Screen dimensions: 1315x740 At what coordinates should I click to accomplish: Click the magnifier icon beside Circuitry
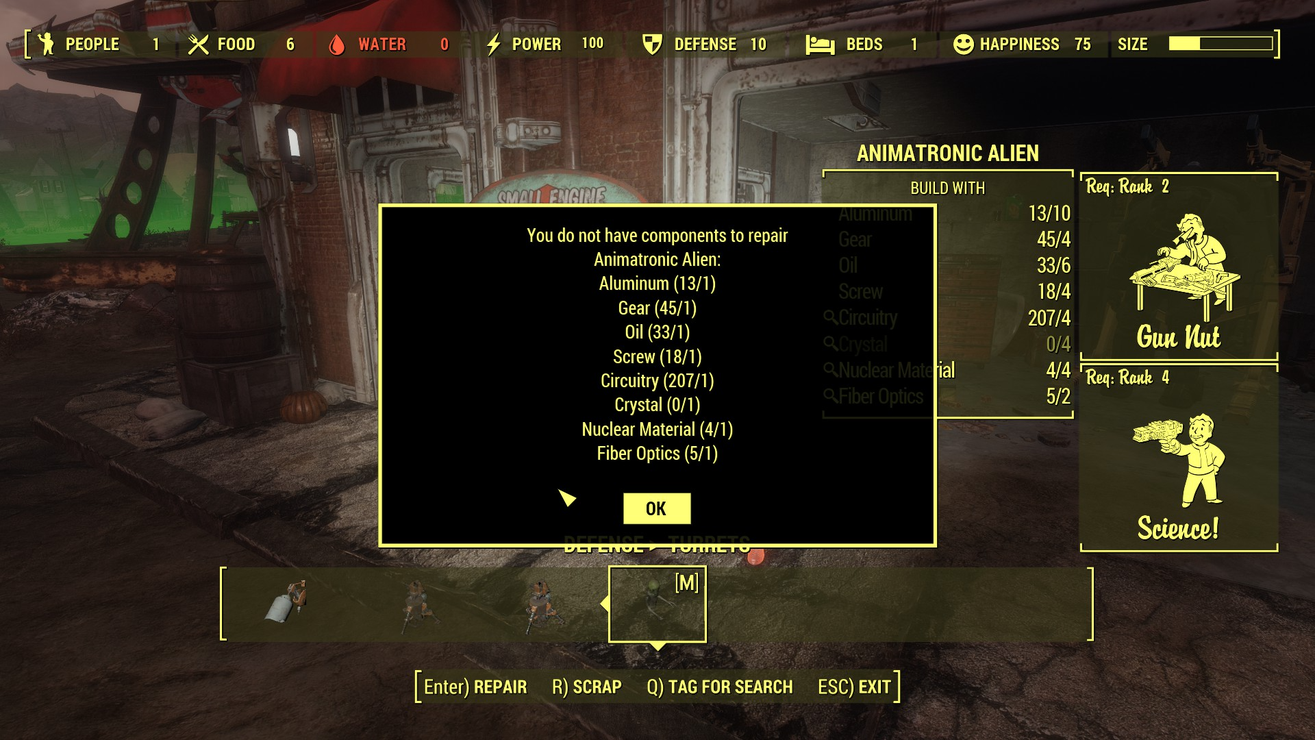coord(832,318)
